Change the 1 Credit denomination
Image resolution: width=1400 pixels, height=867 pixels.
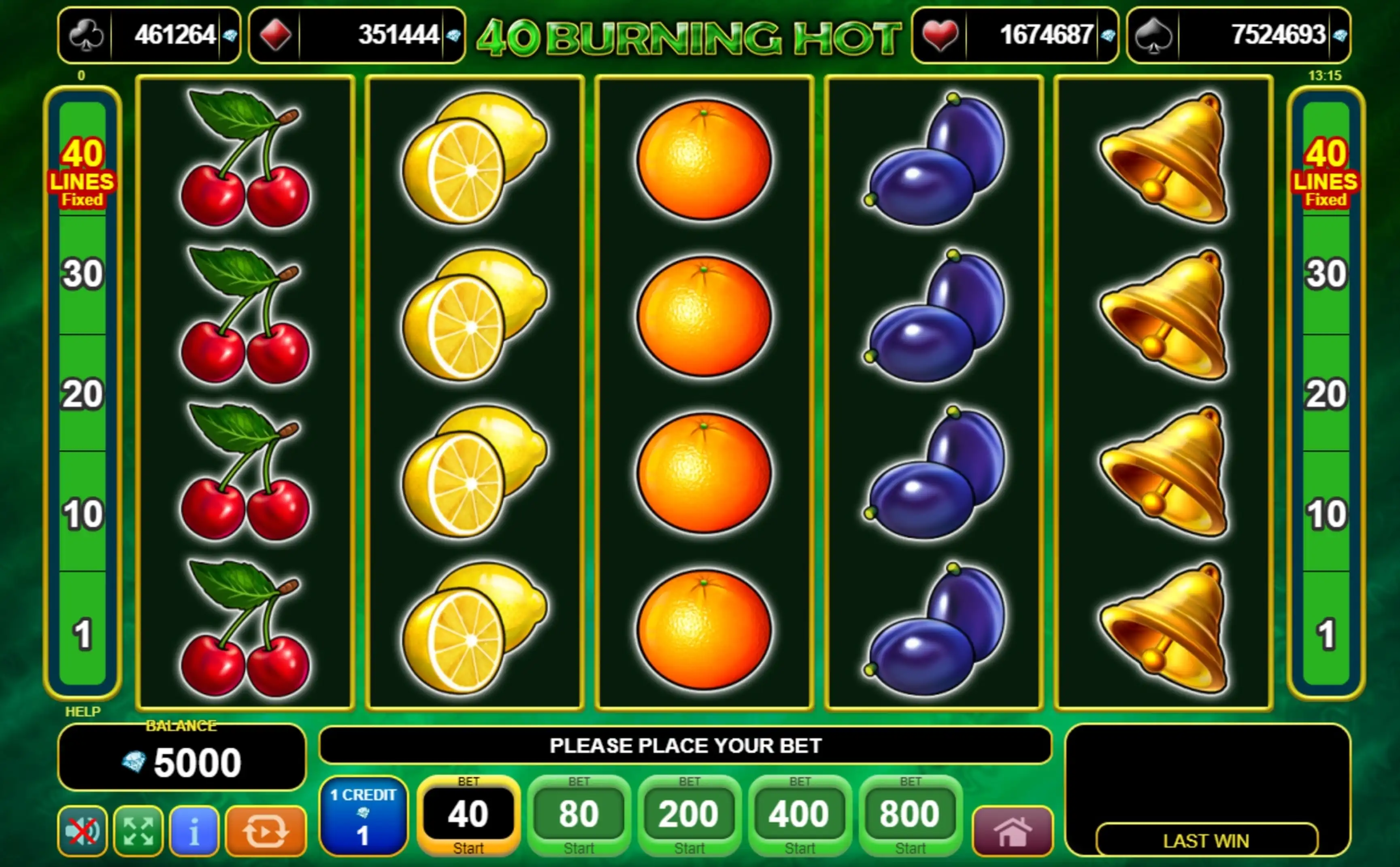point(363,815)
